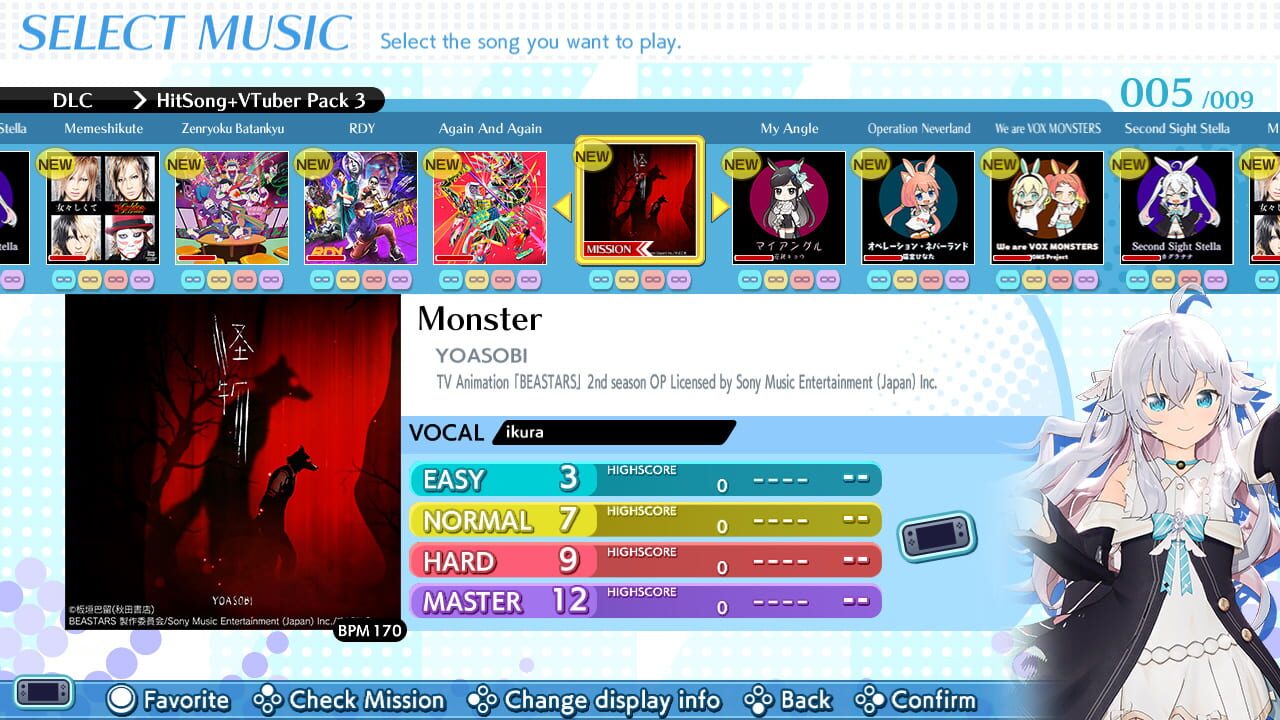Click the Change display info d-pad icon
Image resolution: width=1280 pixels, height=720 pixels.
click(x=485, y=700)
